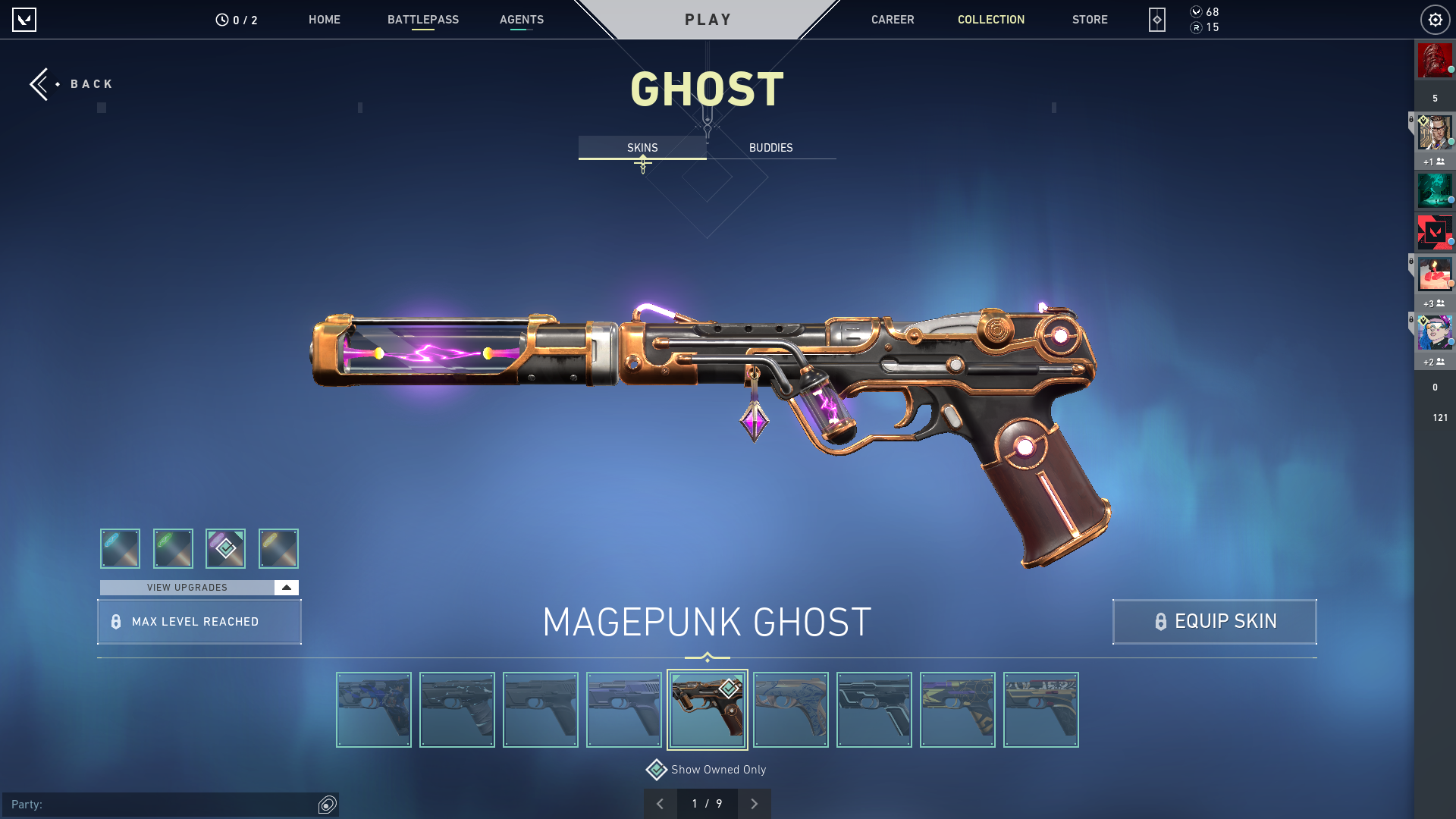The image size is (1456, 819).
Task: Click the daily missions clock icon
Action: click(x=221, y=20)
